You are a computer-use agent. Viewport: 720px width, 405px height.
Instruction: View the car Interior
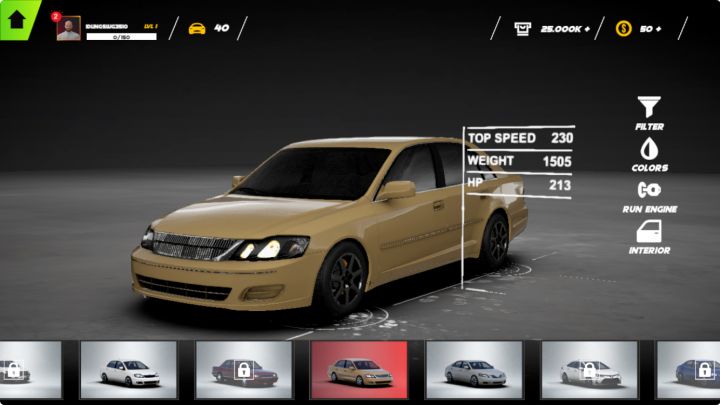649,235
